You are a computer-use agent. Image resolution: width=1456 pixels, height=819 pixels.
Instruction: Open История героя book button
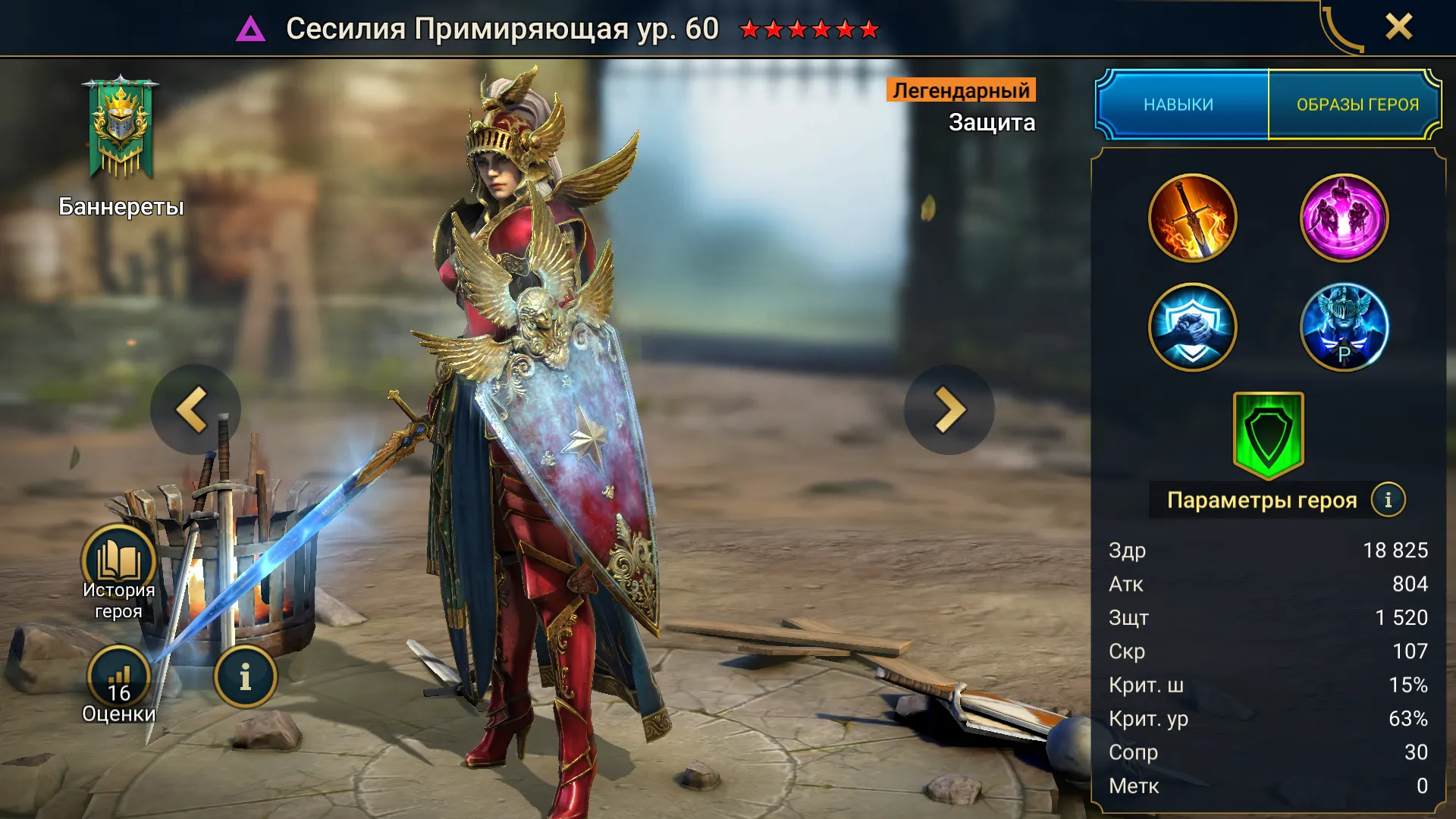point(119,563)
